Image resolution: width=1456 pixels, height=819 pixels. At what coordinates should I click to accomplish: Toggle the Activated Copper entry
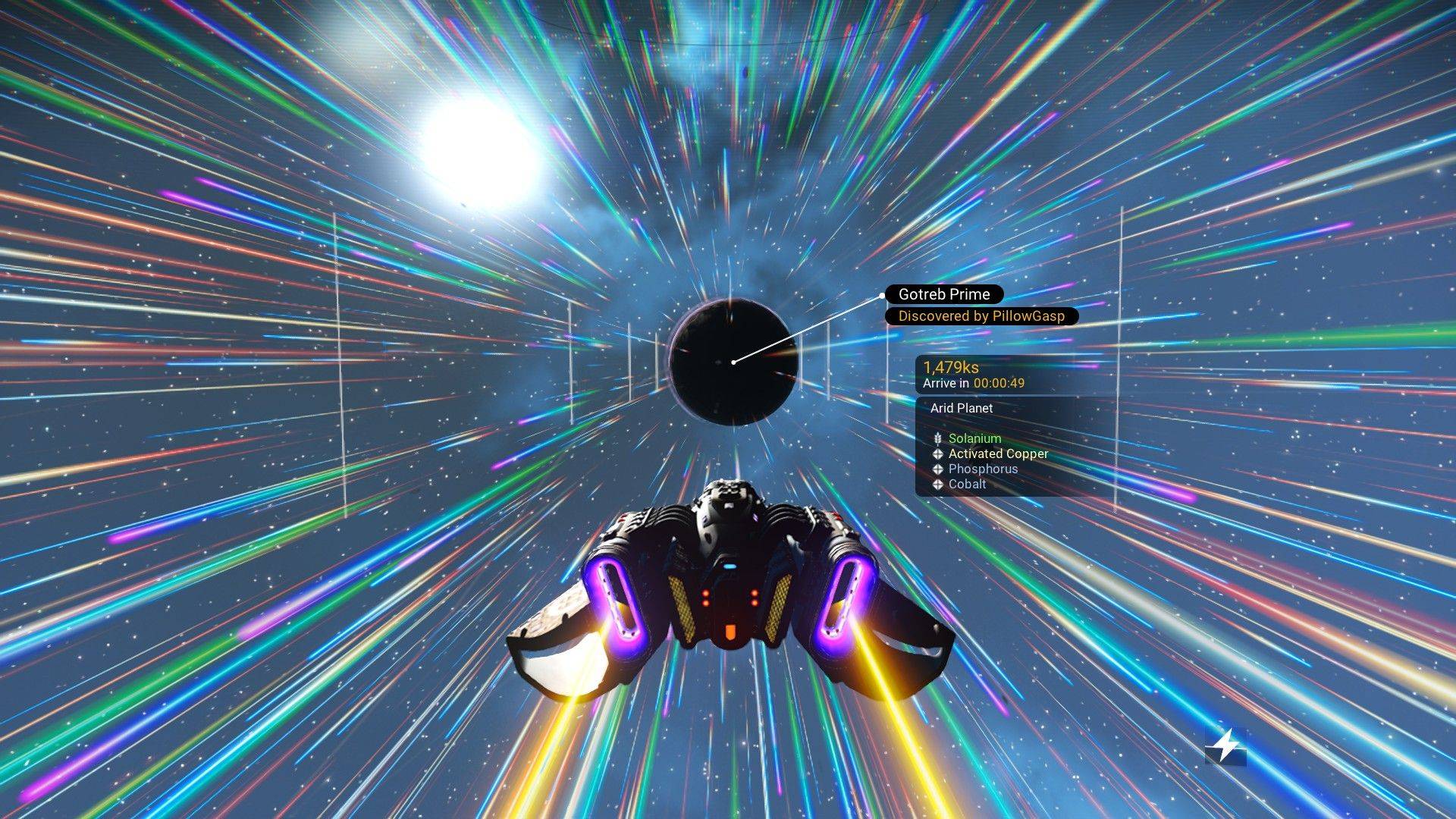[x=998, y=453]
